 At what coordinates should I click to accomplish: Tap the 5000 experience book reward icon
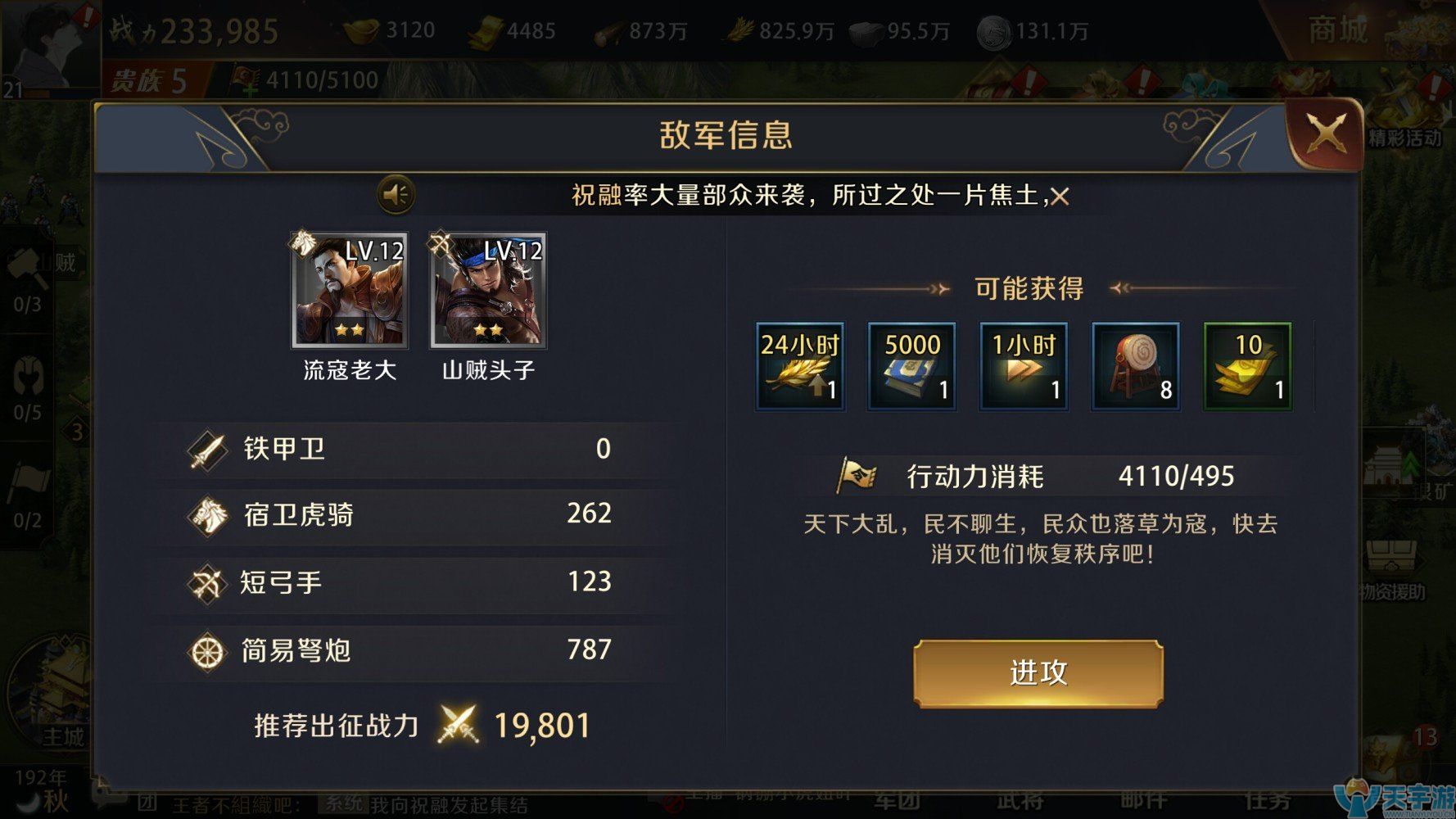[911, 366]
